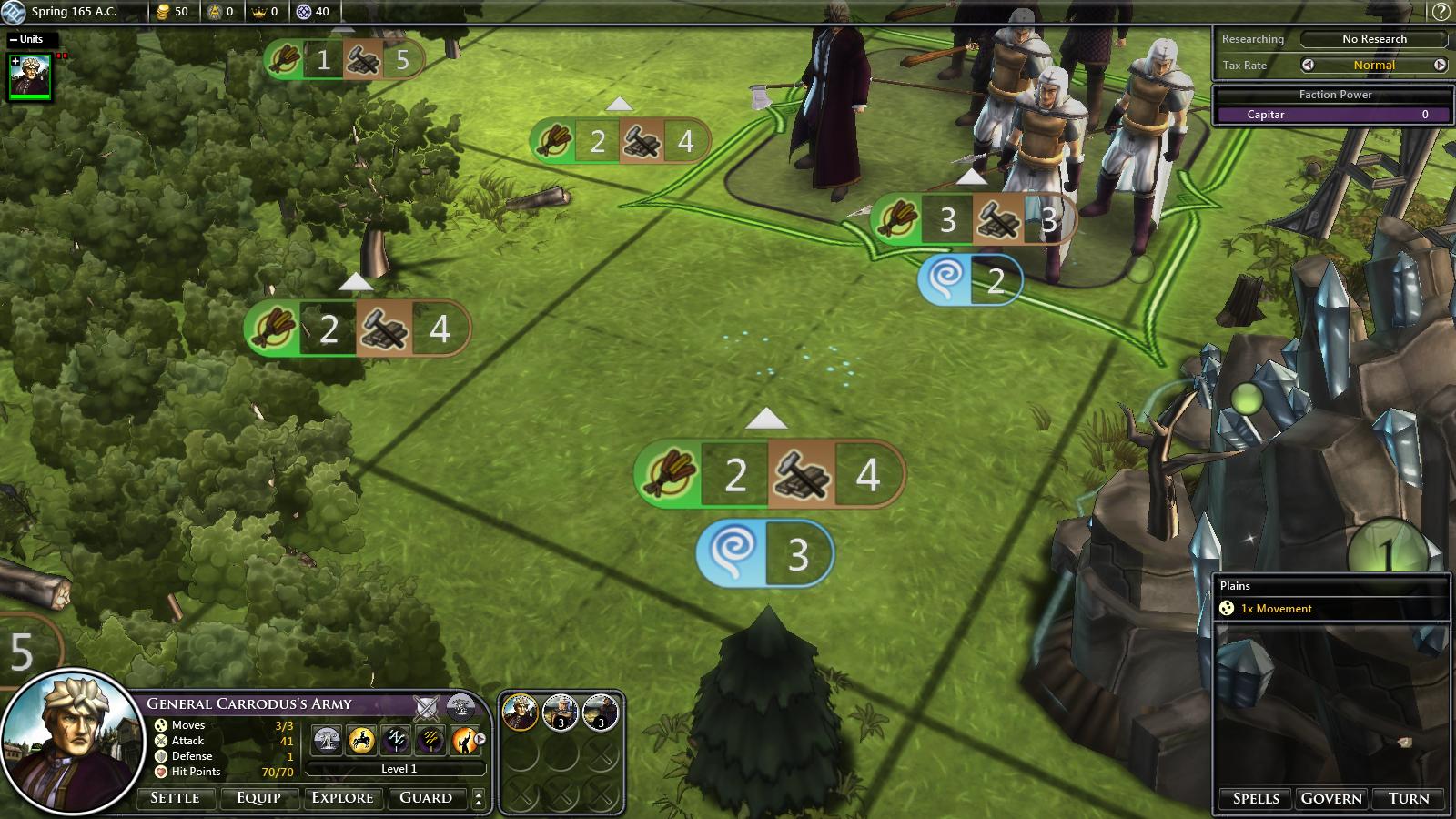1456x819 pixels.
Task: Open the help question mark button
Action: tap(1441, 12)
